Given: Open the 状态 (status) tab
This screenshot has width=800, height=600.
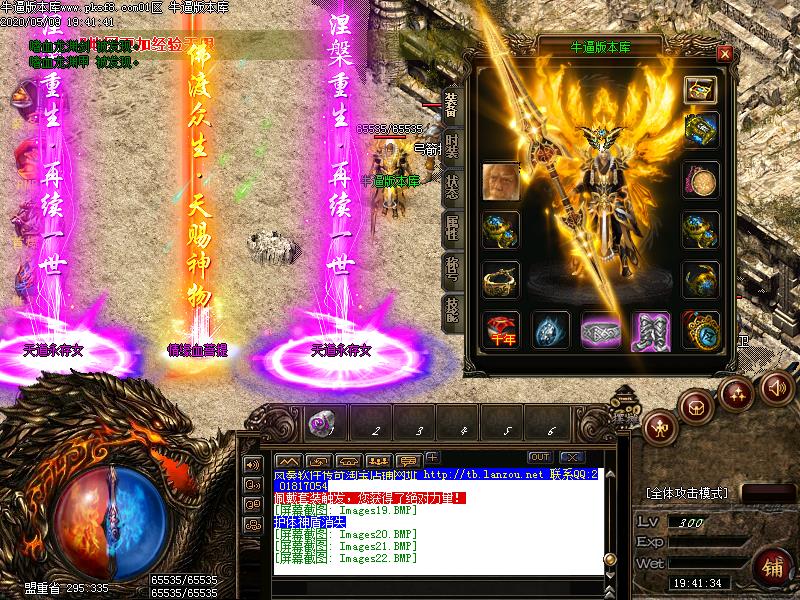Looking at the screenshot, I should point(452,187).
